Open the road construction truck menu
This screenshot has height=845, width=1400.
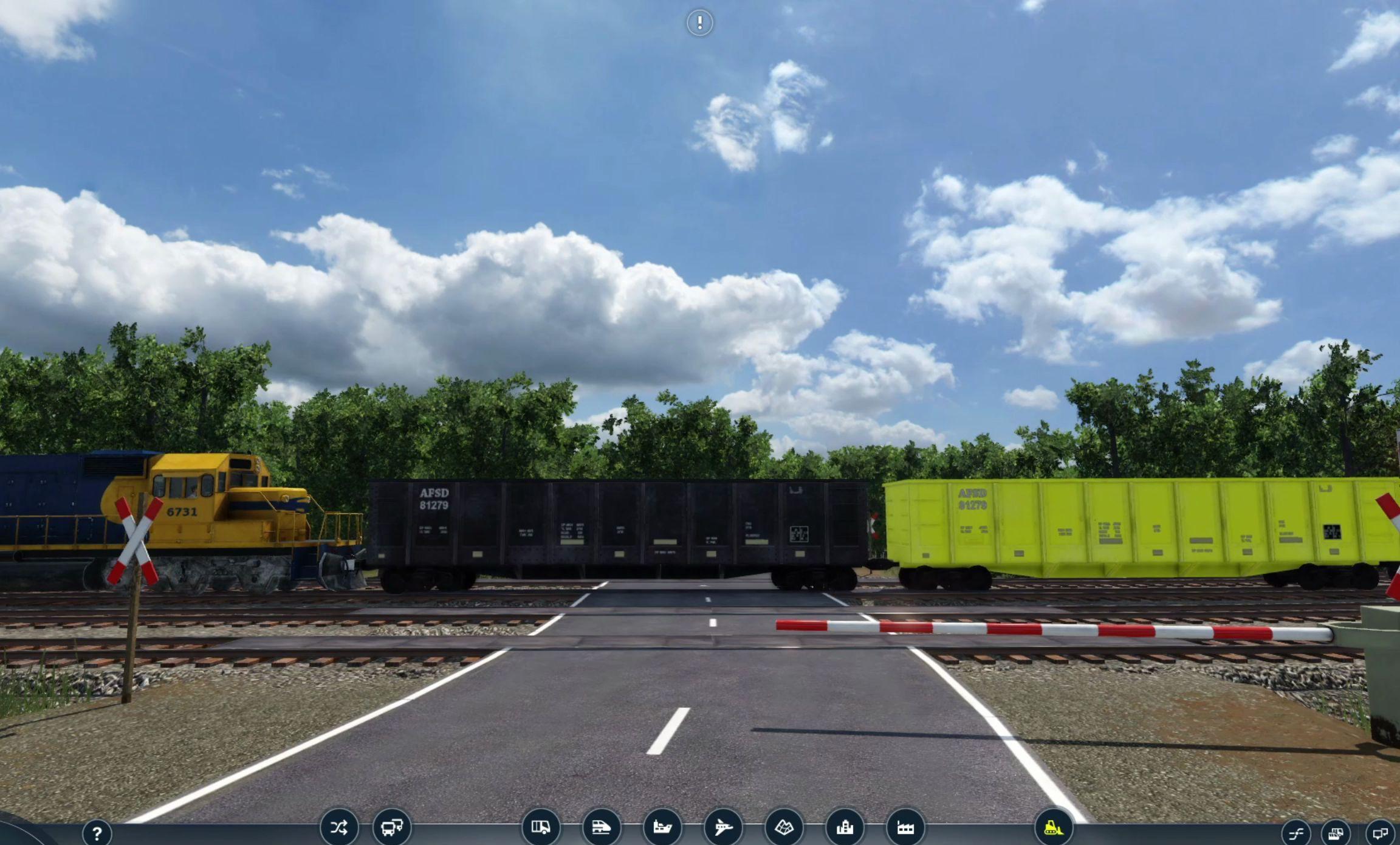541,827
